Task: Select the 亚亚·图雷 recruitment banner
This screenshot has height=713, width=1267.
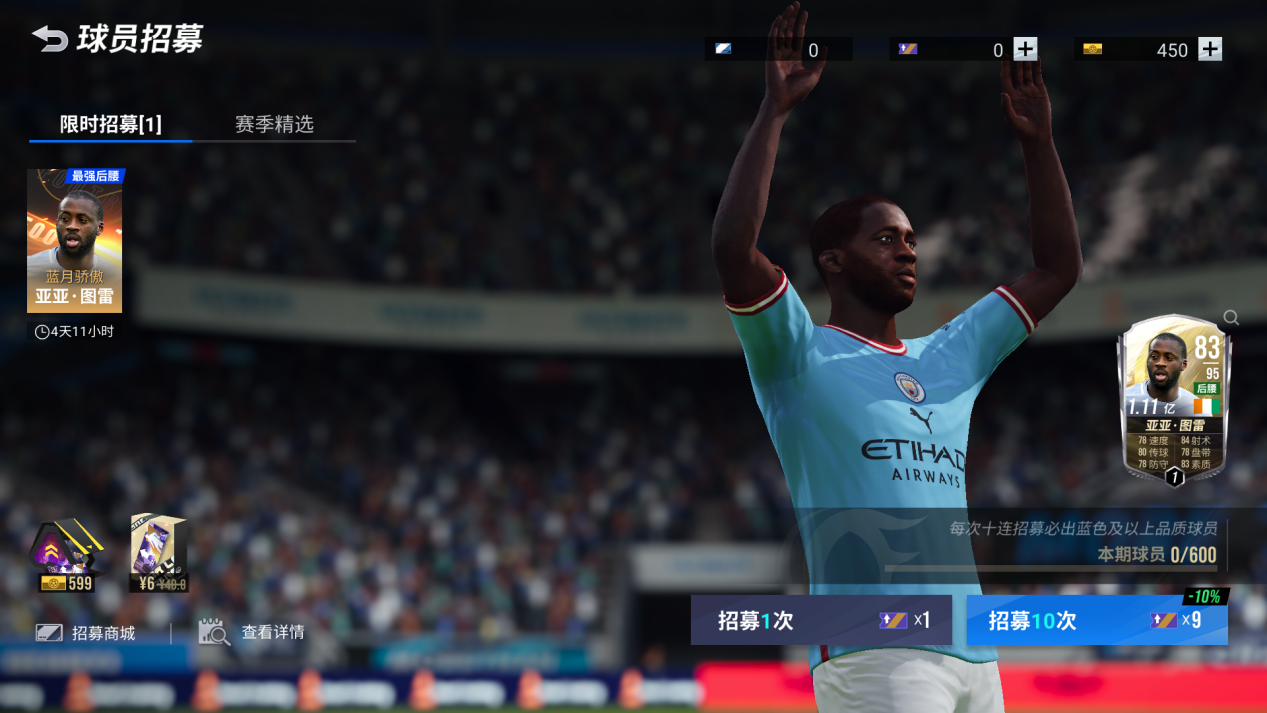Action: (75, 241)
